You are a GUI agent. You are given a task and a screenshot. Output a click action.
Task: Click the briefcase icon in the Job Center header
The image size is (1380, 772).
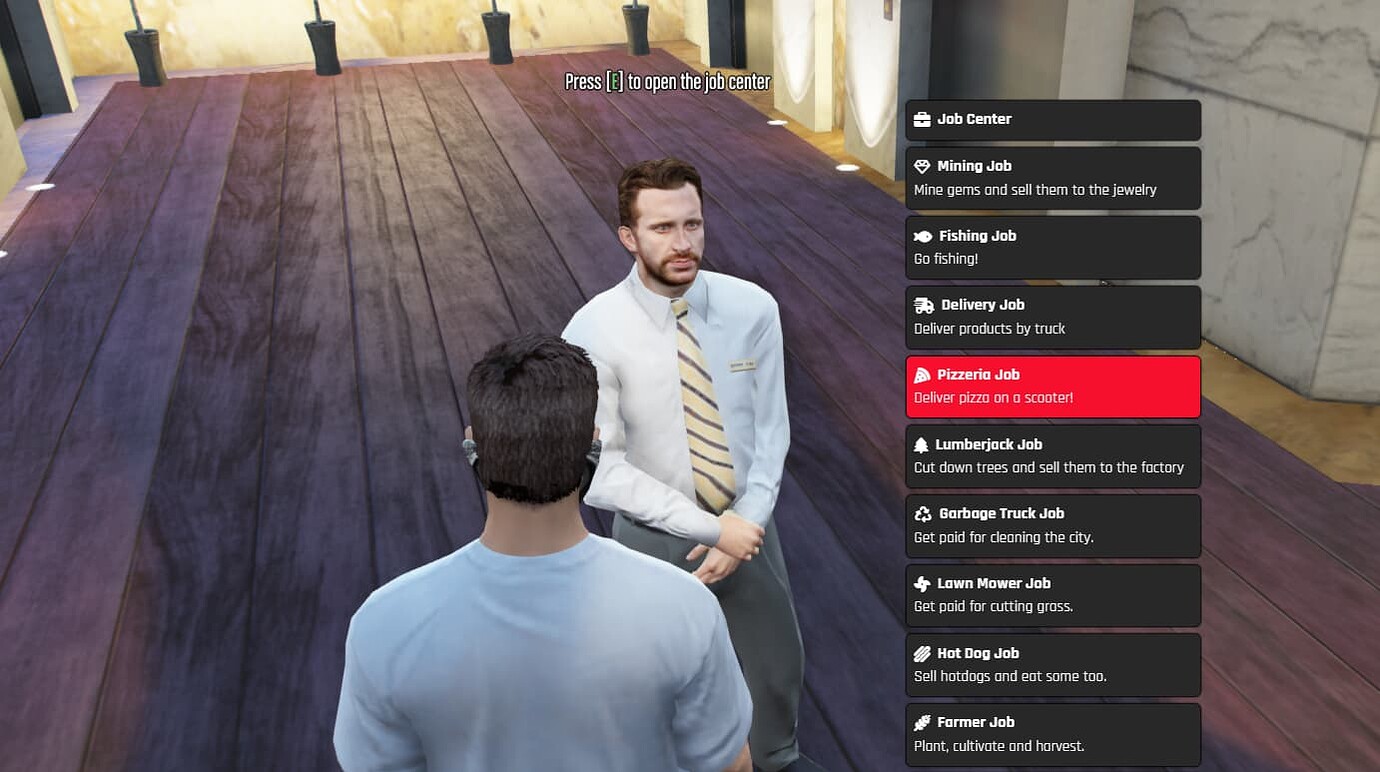point(921,119)
